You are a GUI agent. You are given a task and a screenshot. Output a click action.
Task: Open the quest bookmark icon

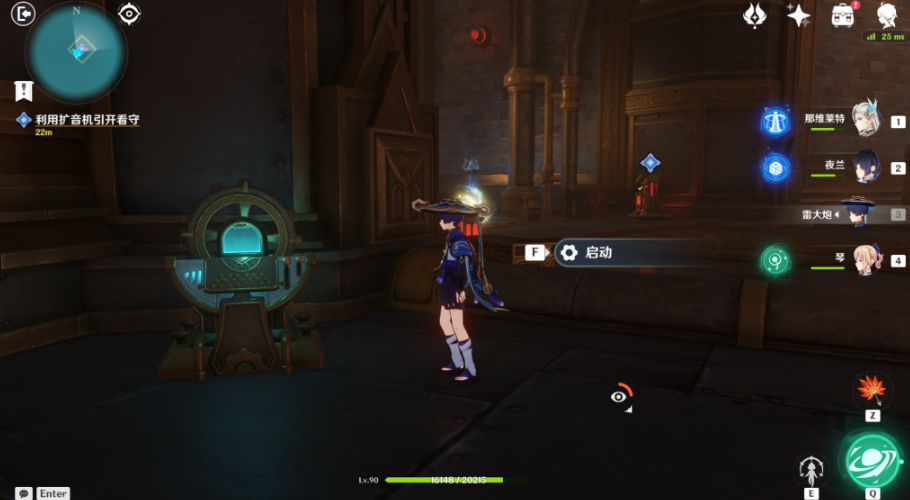pos(24,91)
